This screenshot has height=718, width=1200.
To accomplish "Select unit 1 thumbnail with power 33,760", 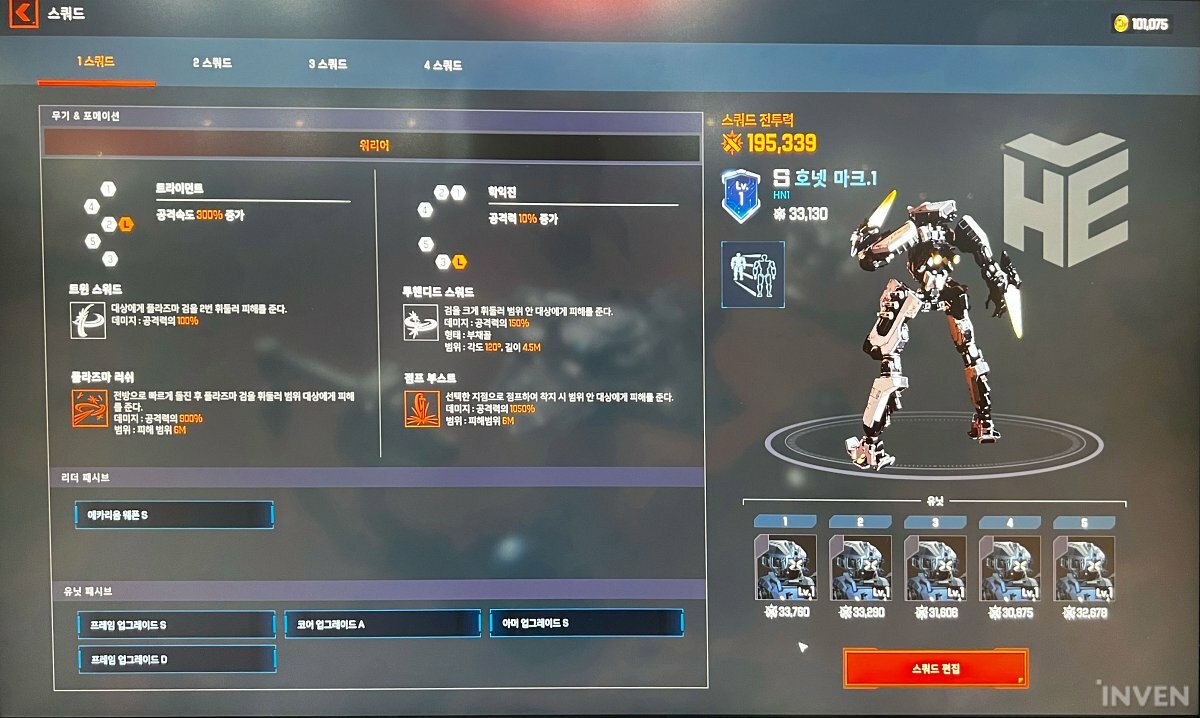I will click(x=785, y=568).
